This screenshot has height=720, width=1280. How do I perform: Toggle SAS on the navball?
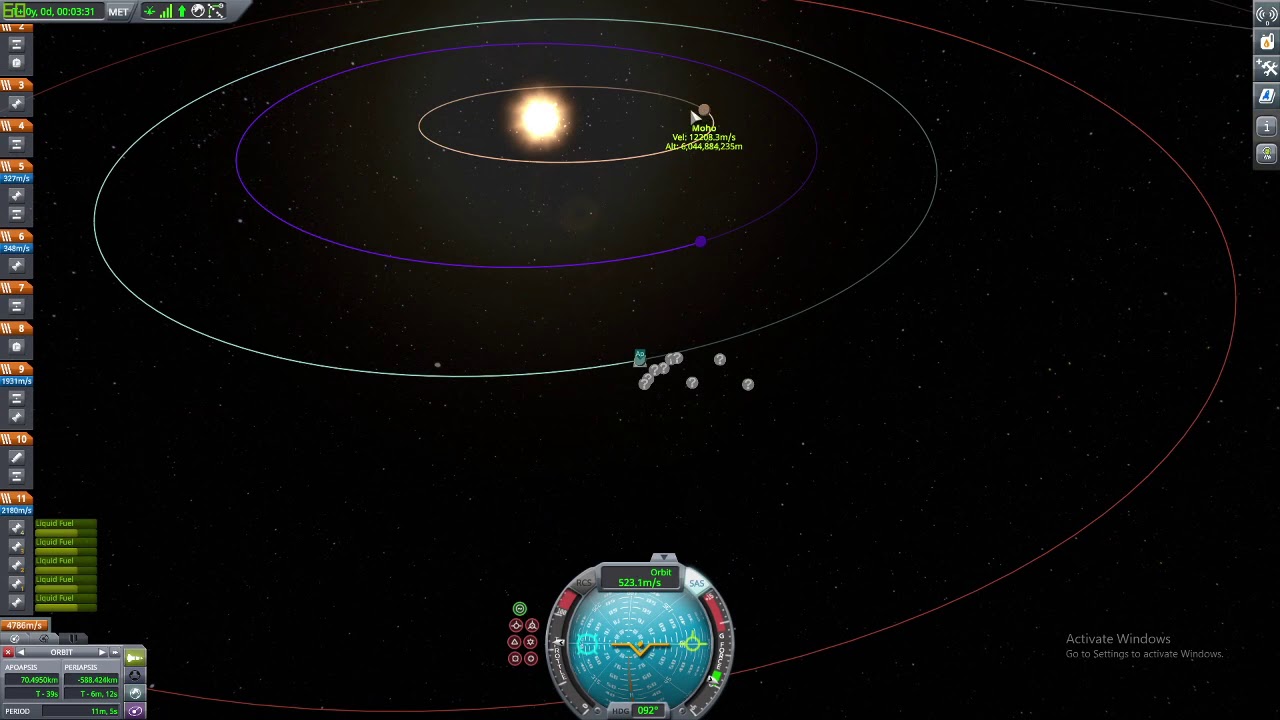pyautogui.click(x=697, y=582)
